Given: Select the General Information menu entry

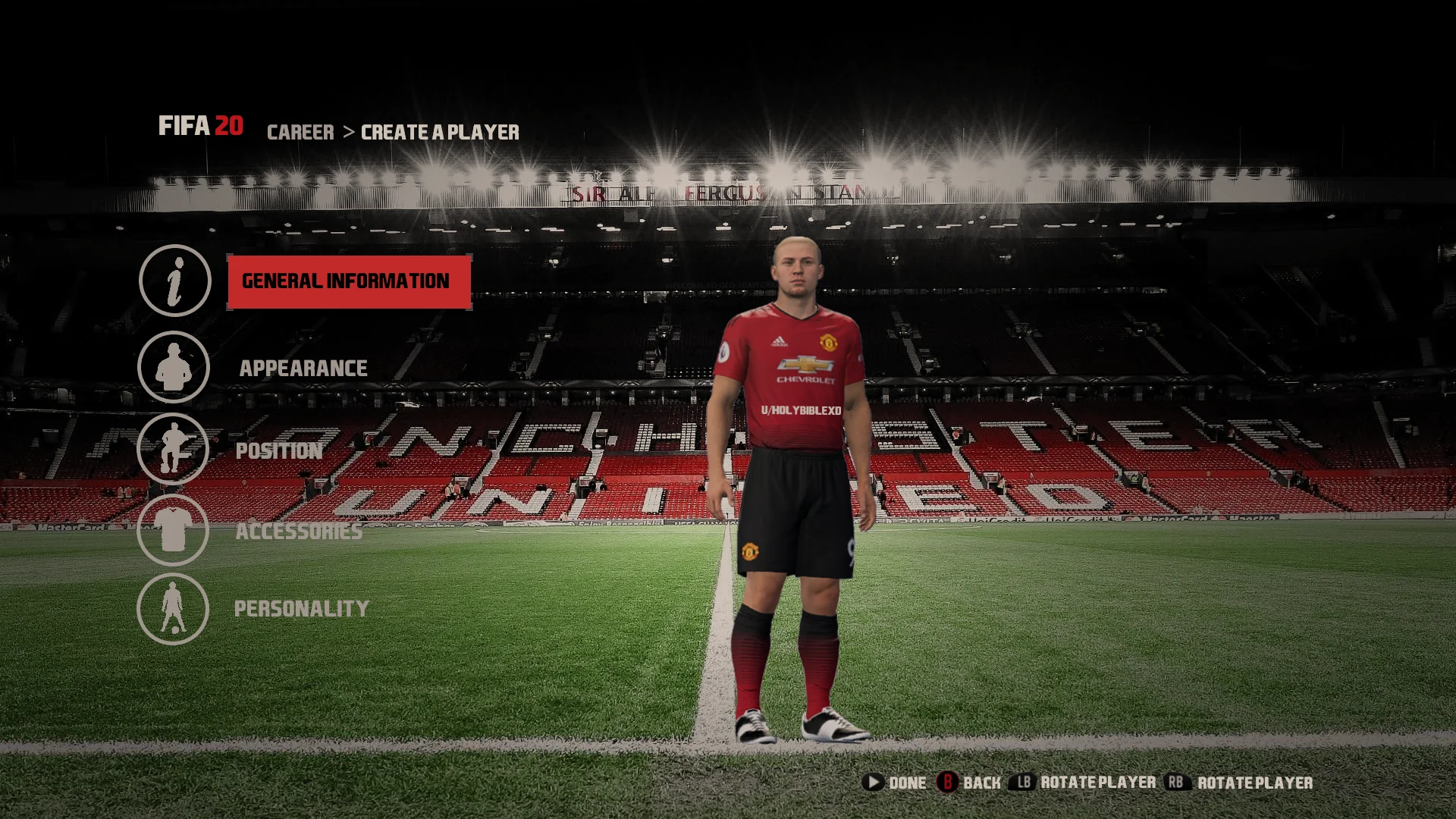Looking at the screenshot, I should [349, 281].
